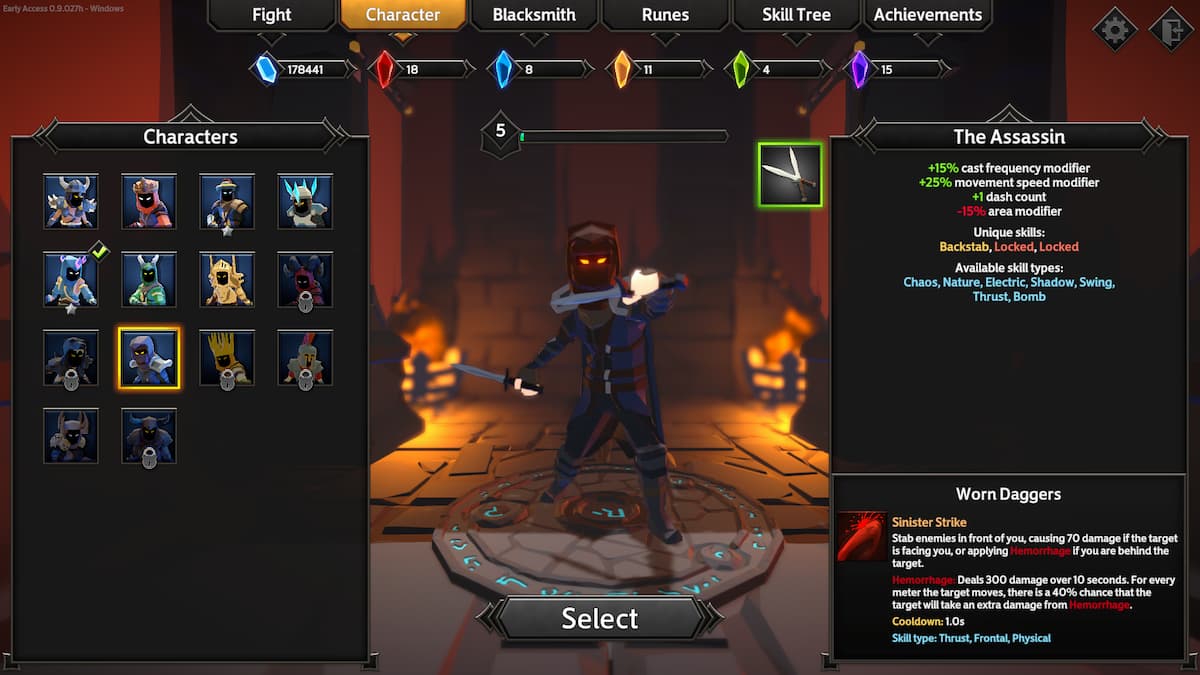Open settings with the gear icon

1114,29
